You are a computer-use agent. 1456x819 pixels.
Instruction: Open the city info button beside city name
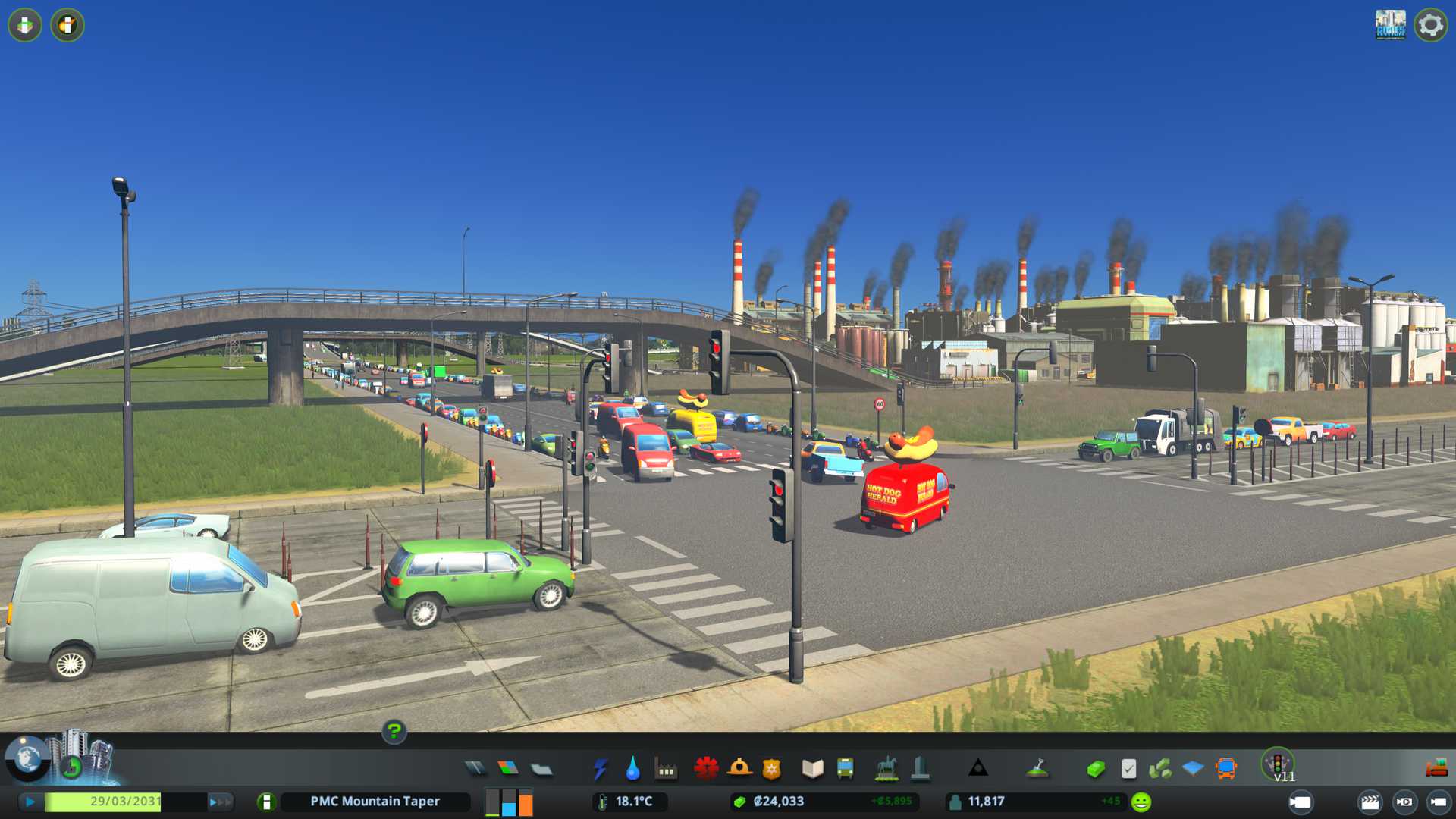[x=266, y=802]
